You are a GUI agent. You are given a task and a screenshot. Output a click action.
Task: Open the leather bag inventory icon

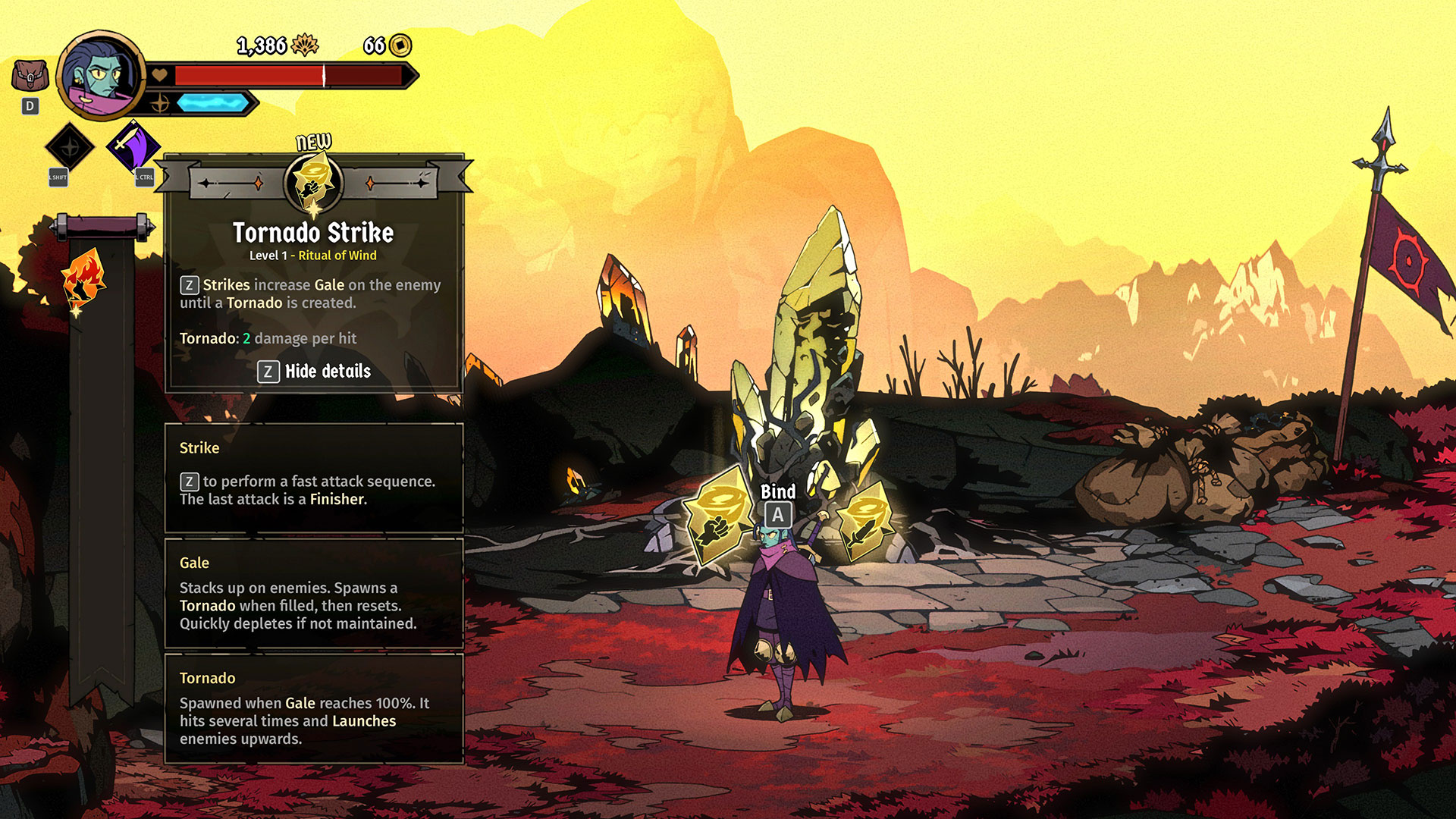click(x=30, y=77)
